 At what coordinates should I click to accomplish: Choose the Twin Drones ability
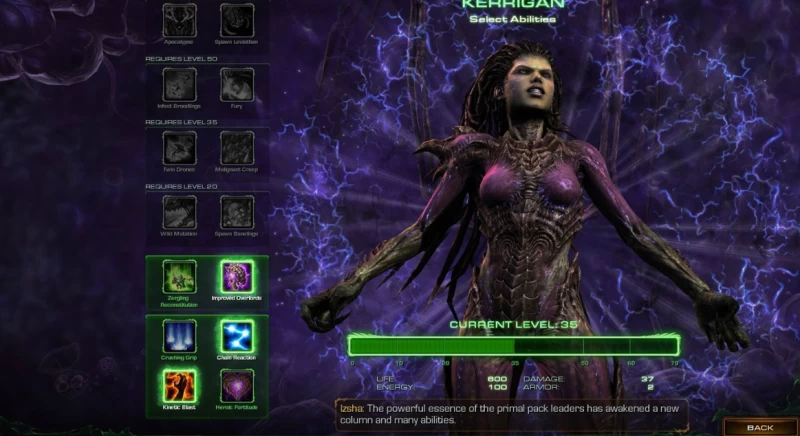(x=180, y=148)
